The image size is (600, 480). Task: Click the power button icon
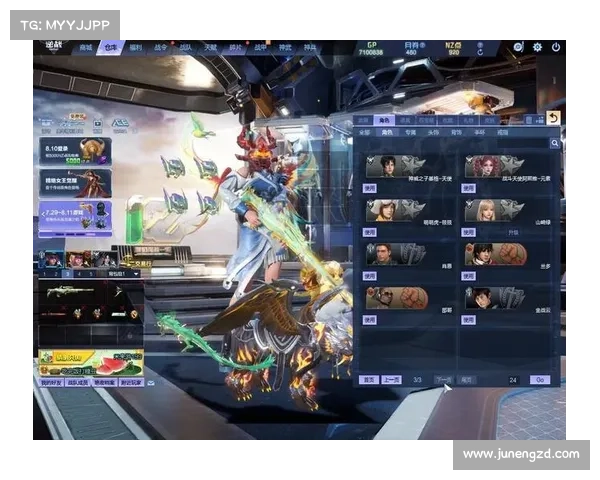[555, 47]
